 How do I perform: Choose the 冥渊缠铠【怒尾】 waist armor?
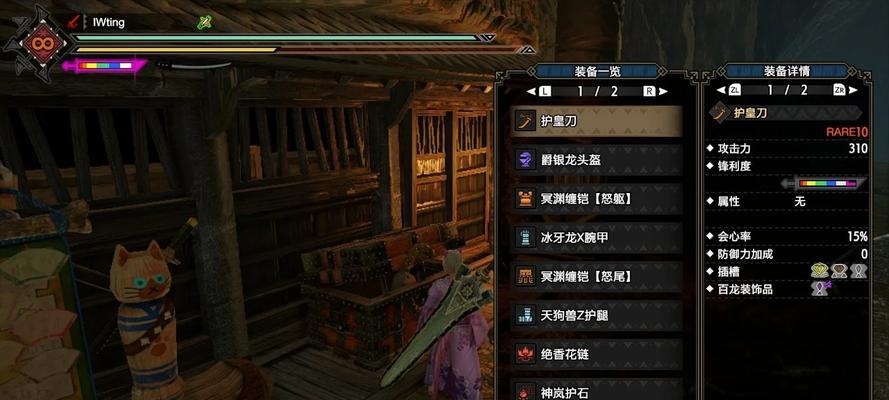pos(597,276)
